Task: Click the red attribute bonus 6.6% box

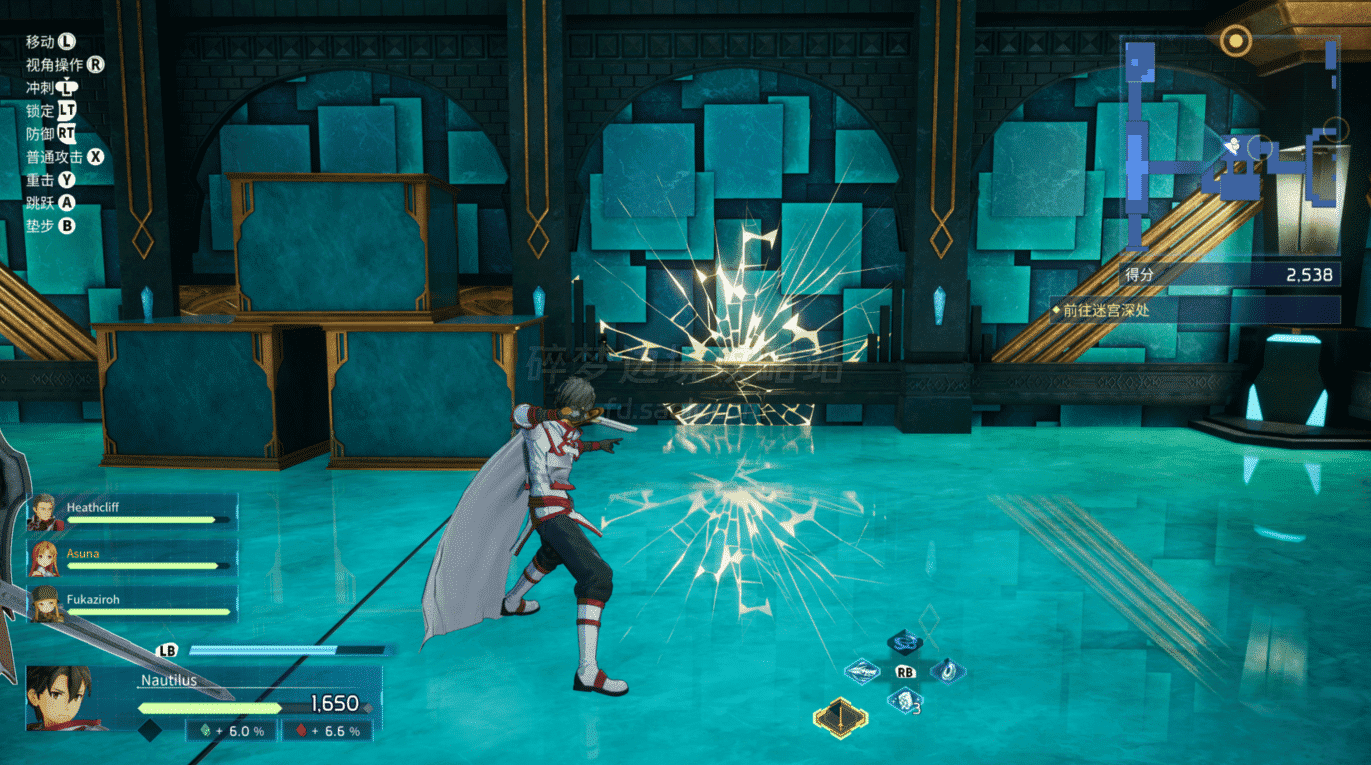Action: tap(328, 731)
